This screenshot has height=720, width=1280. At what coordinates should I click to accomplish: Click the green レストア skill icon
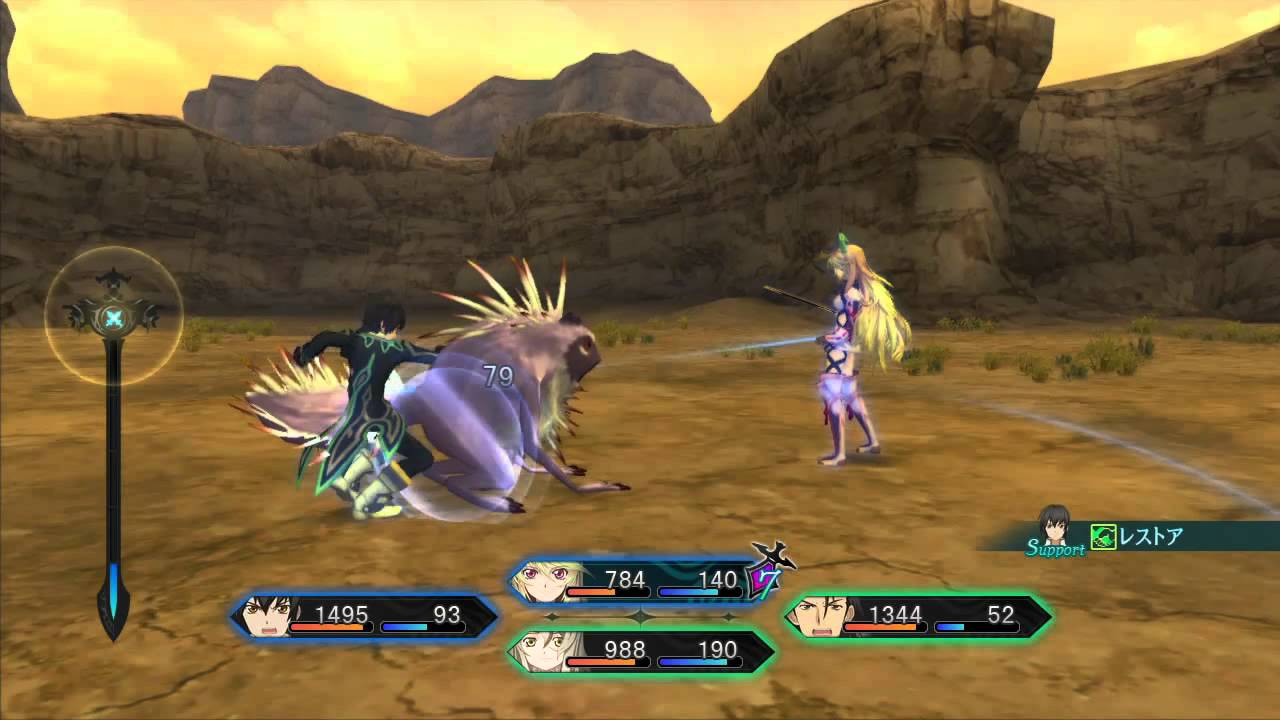point(1103,537)
